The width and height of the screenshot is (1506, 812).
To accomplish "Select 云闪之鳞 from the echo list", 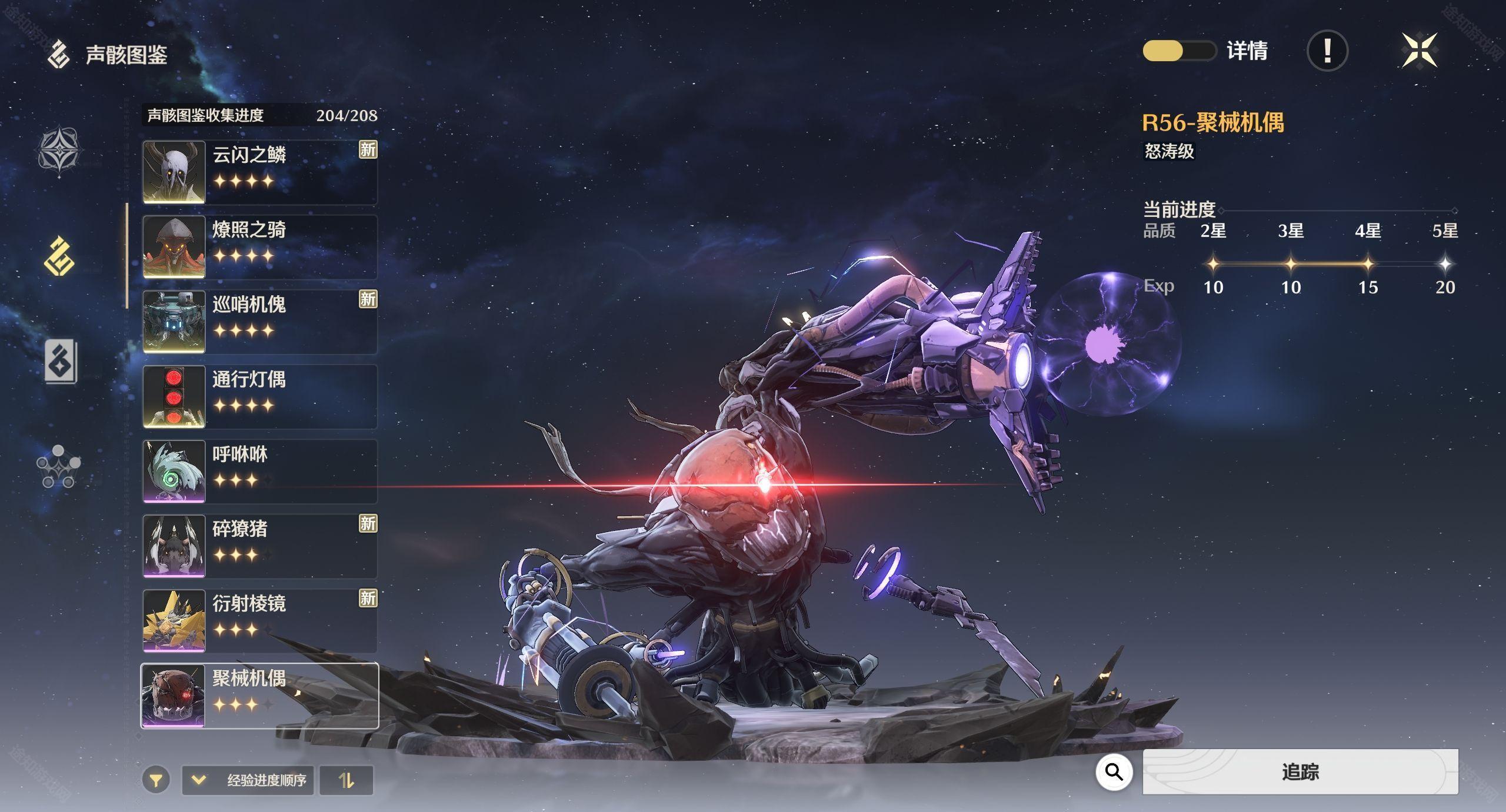I will [259, 172].
